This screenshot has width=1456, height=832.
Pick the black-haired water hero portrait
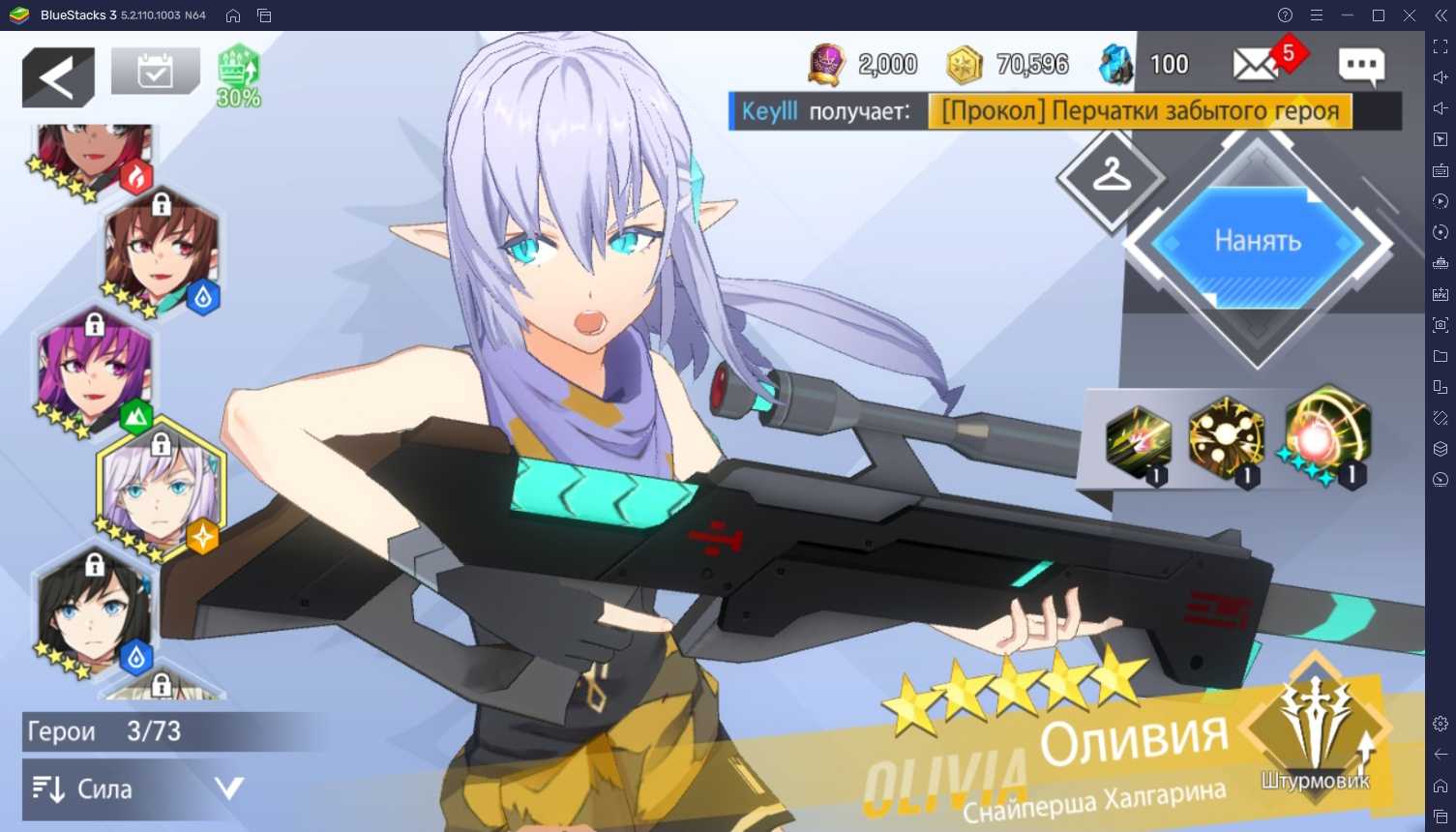[x=94, y=611]
